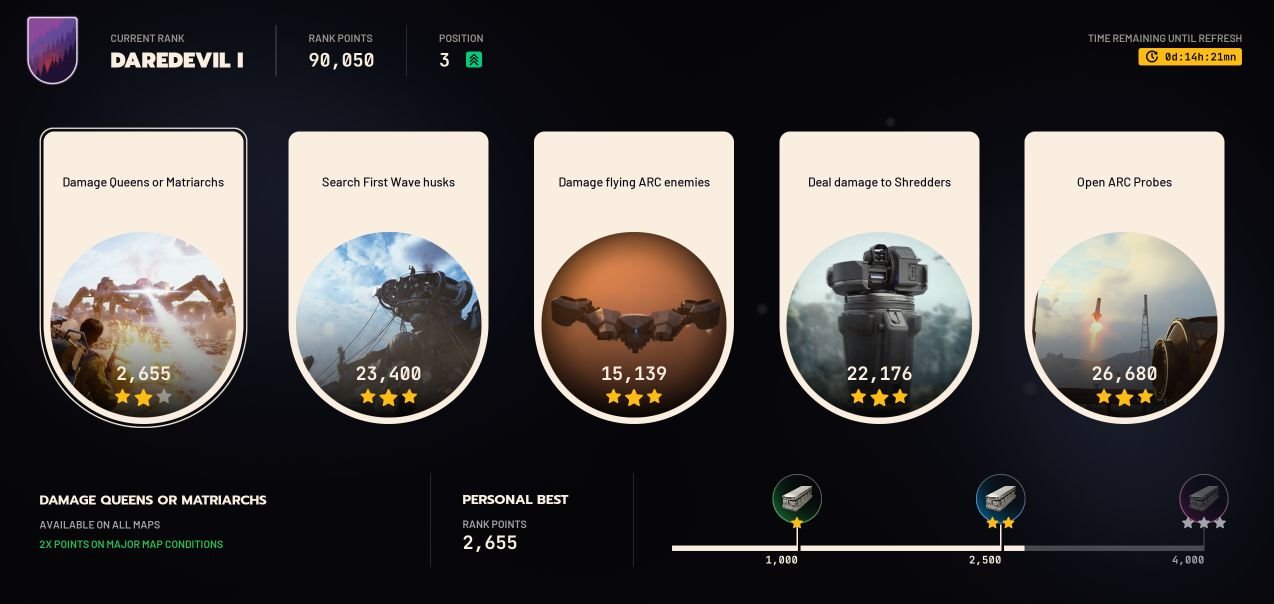The image size is (1274, 604).
Task: Choose the Search First Wave husks trial
Action: pyautogui.click(x=388, y=275)
